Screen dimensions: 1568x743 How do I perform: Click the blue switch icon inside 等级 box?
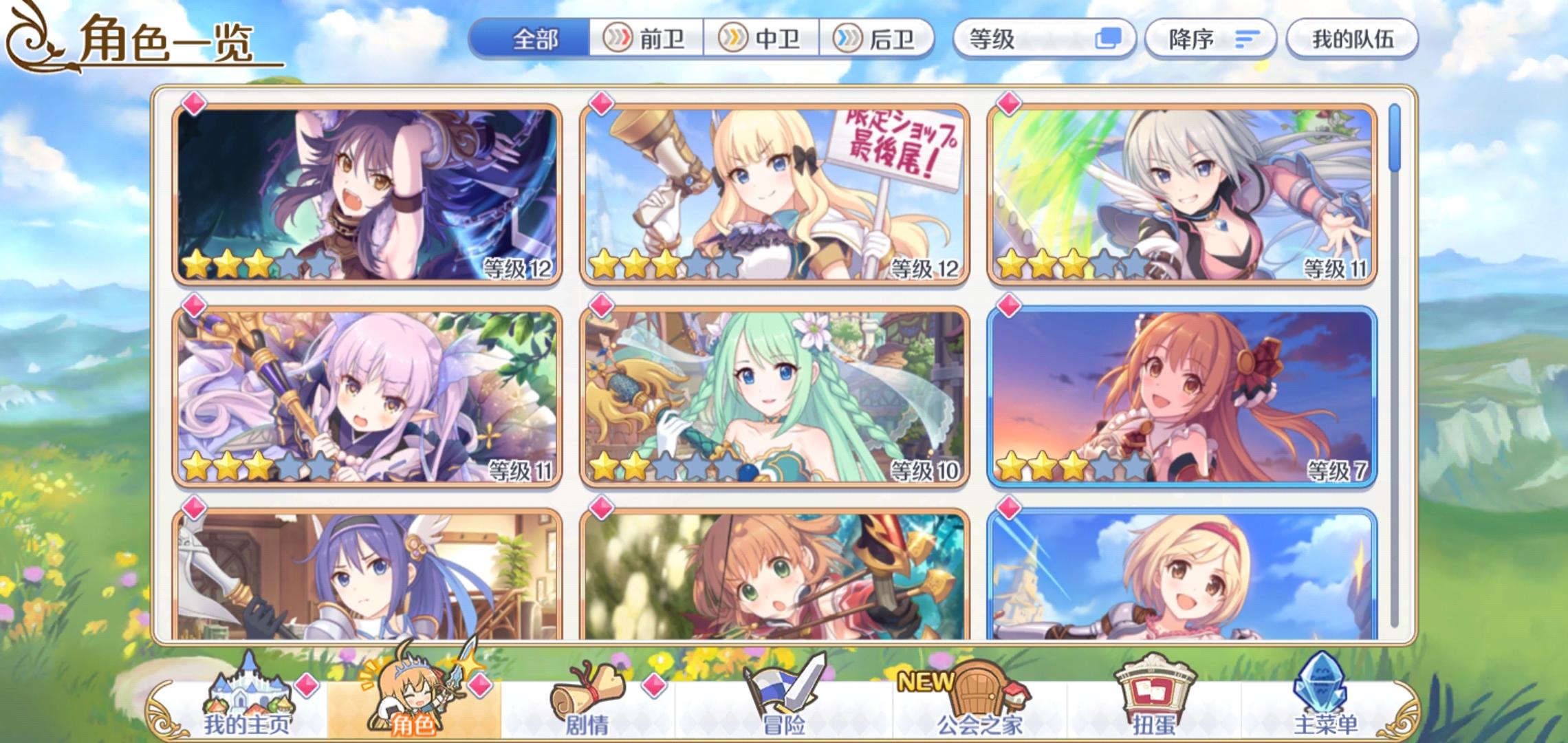click(x=1110, y=39)
